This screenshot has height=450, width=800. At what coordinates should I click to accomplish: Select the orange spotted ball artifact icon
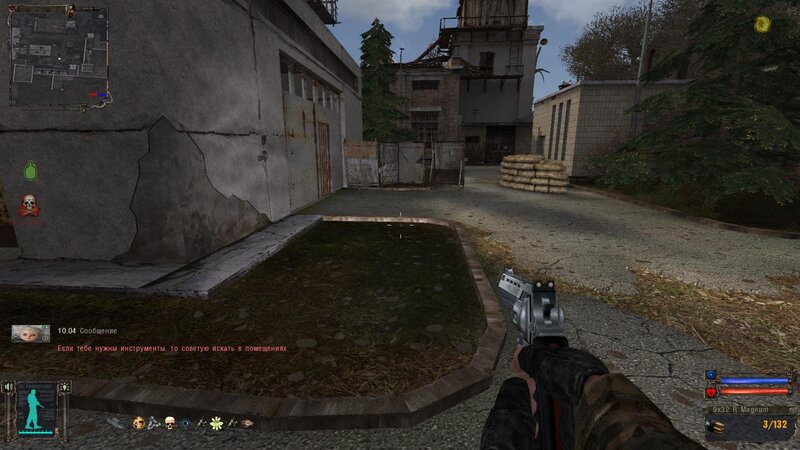click(139, 424)
